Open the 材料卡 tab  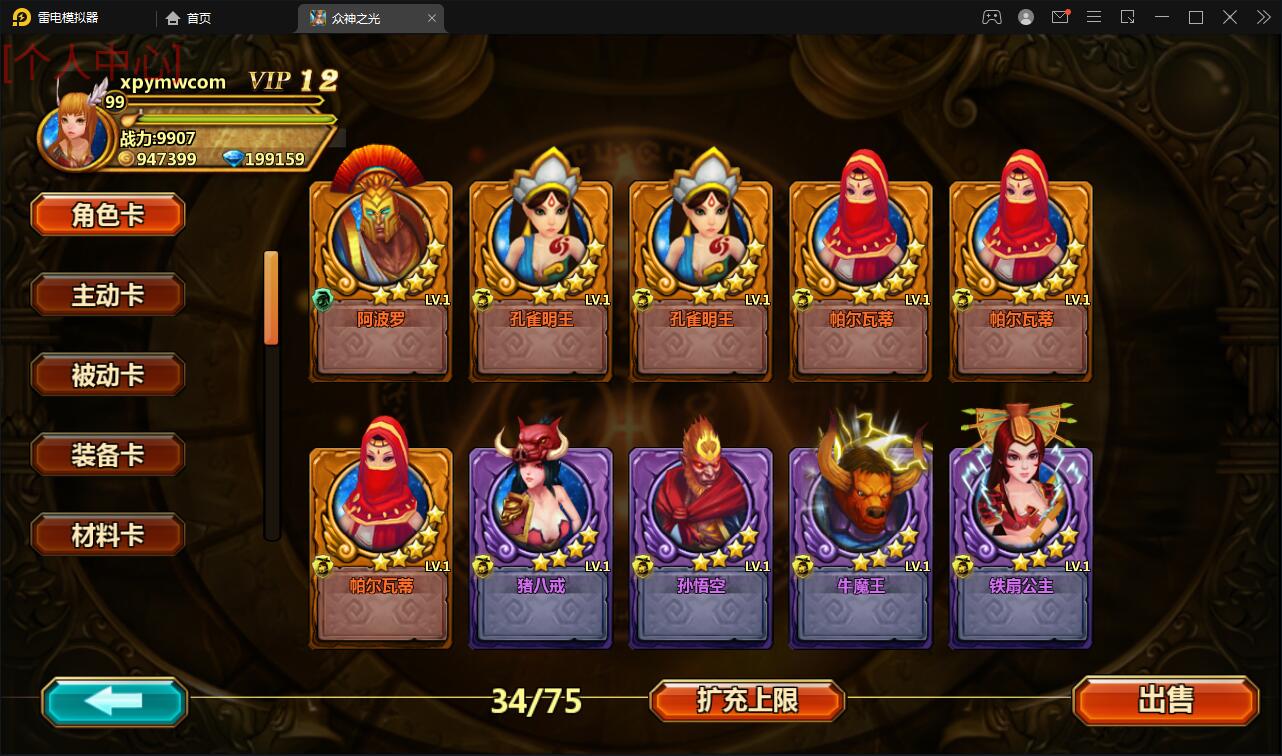pyautogui.click(x=107, y=534)
